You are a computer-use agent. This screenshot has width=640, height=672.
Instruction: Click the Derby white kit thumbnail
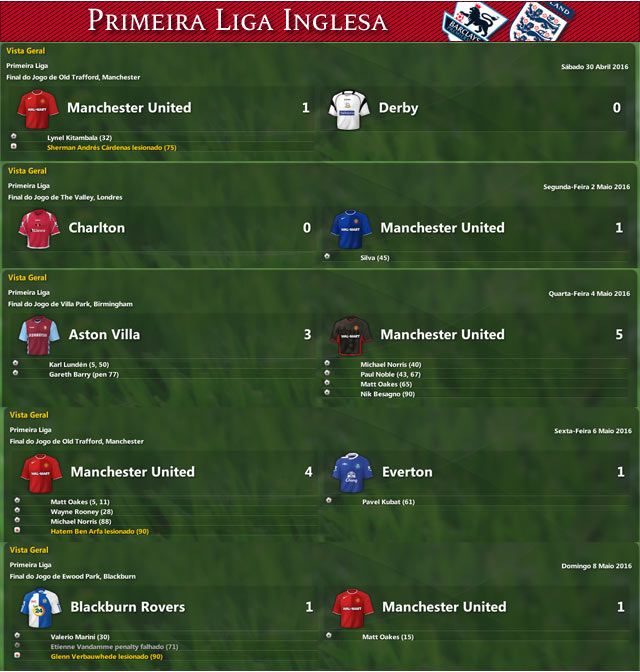tap(351, 109)
